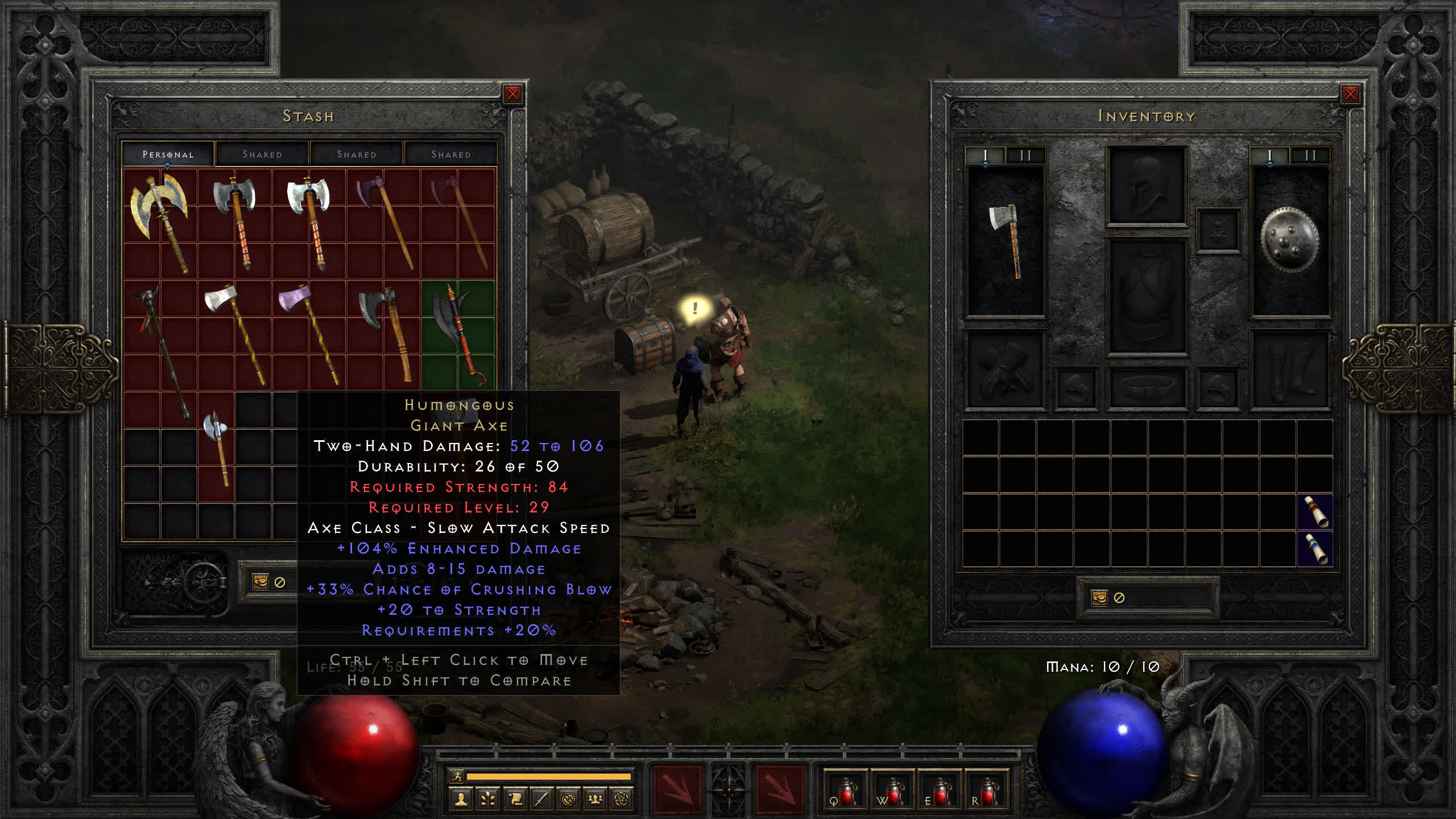
Task: Click the red-banded scroll in inventory
Action: point(1315,512)
